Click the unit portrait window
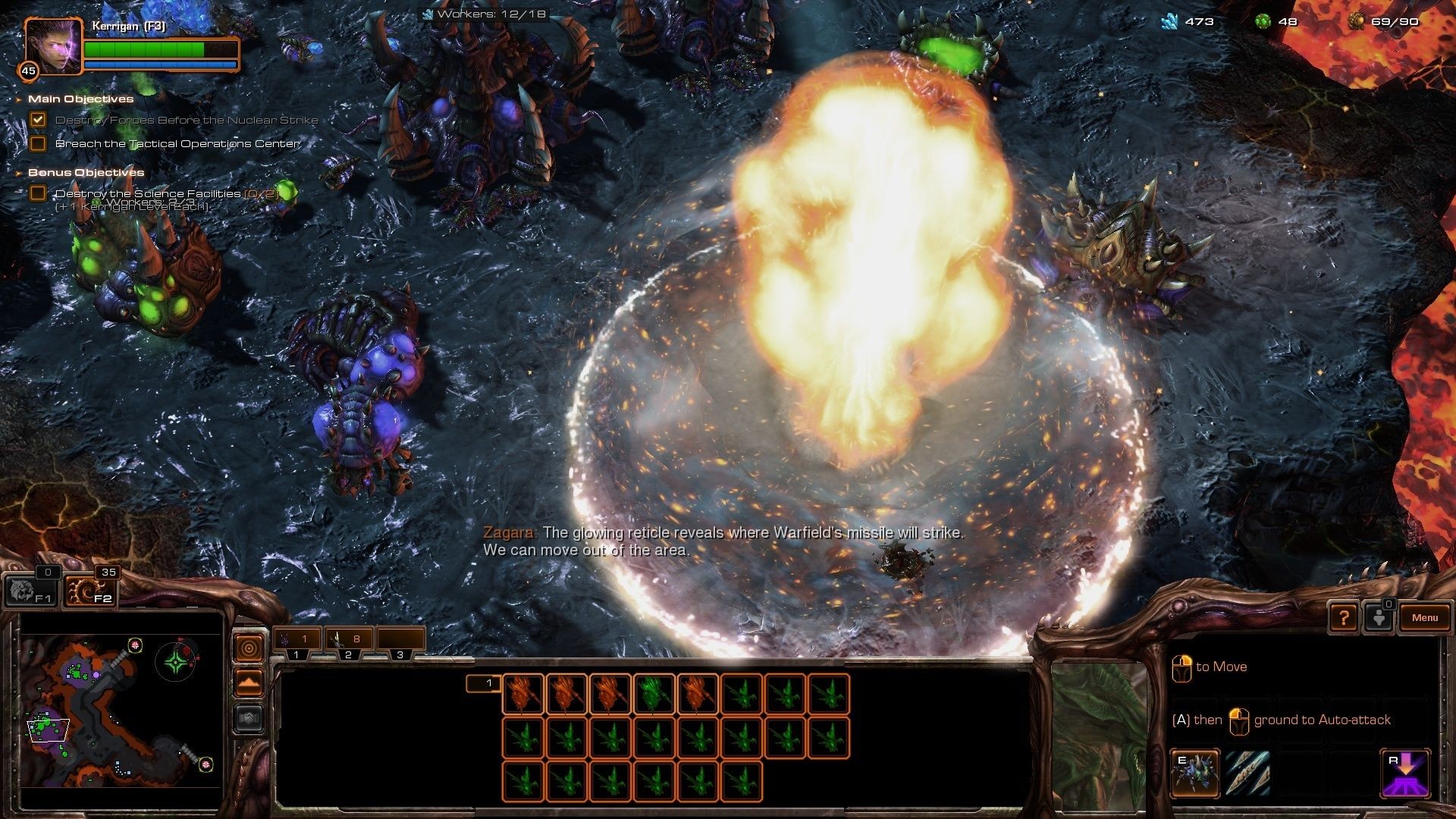1456x819 pixels. click(x=1100, y=732)
